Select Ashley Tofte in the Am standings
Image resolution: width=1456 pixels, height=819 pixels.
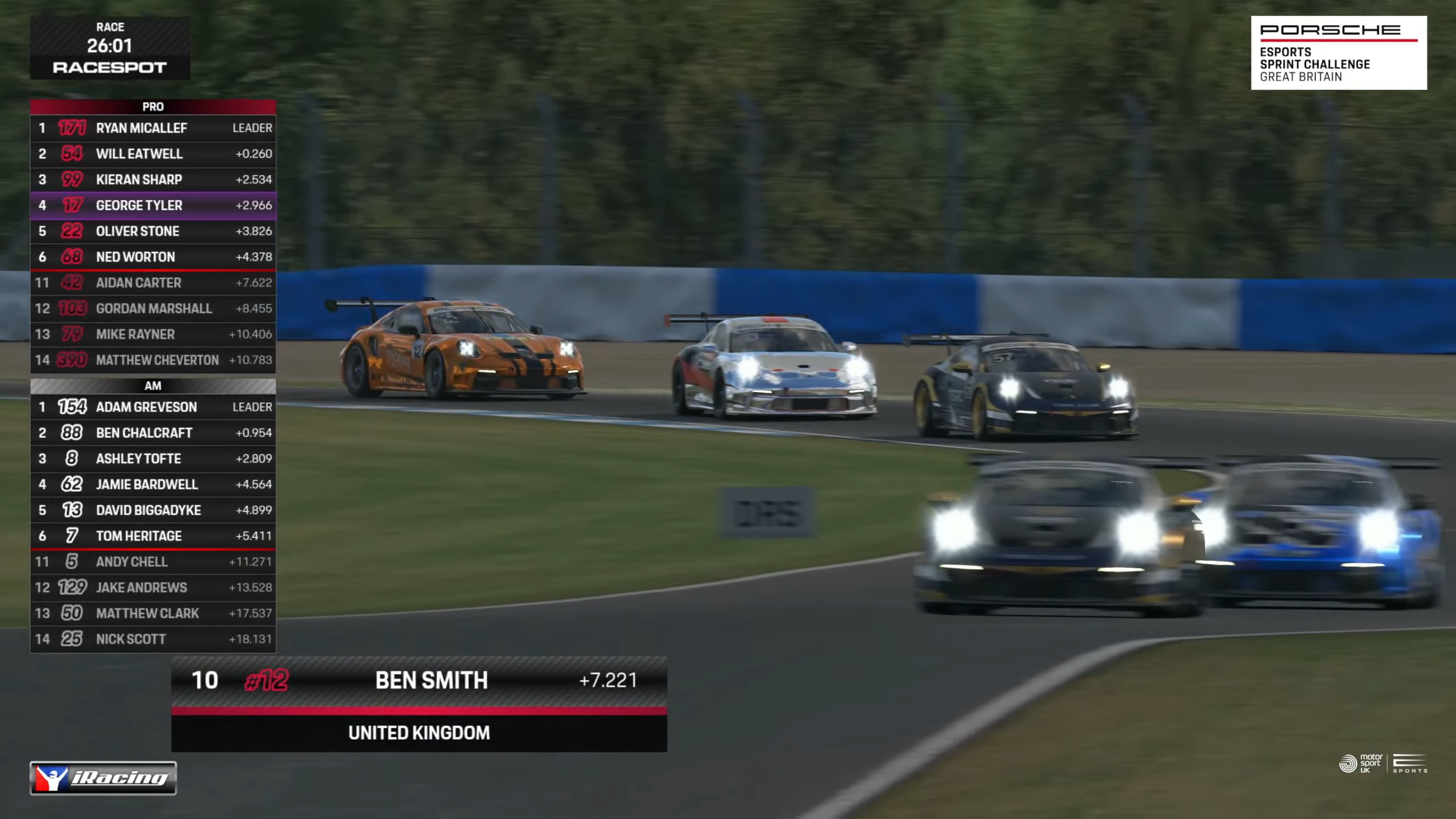coord(152,458)
